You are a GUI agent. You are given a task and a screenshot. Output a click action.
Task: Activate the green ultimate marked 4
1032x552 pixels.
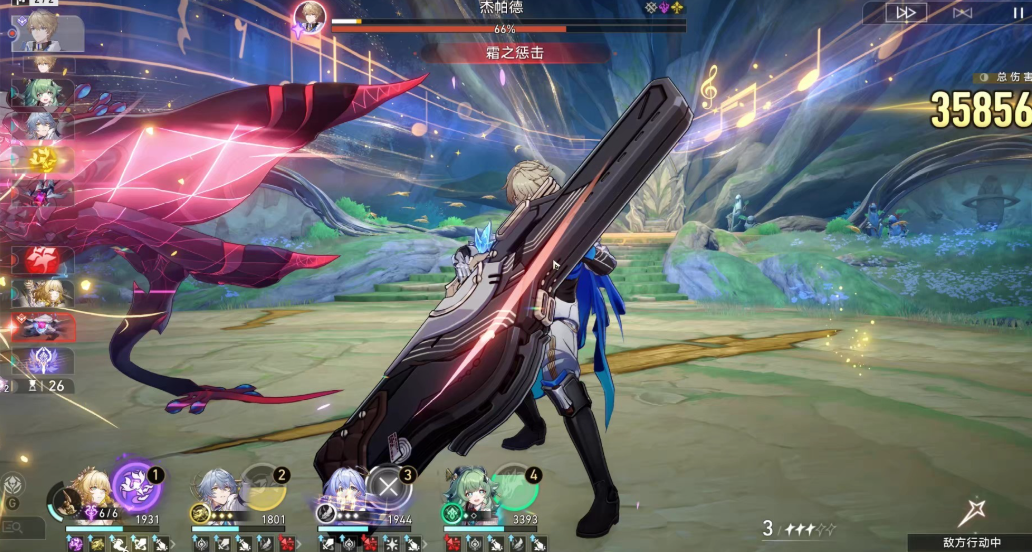click(515, 487)
